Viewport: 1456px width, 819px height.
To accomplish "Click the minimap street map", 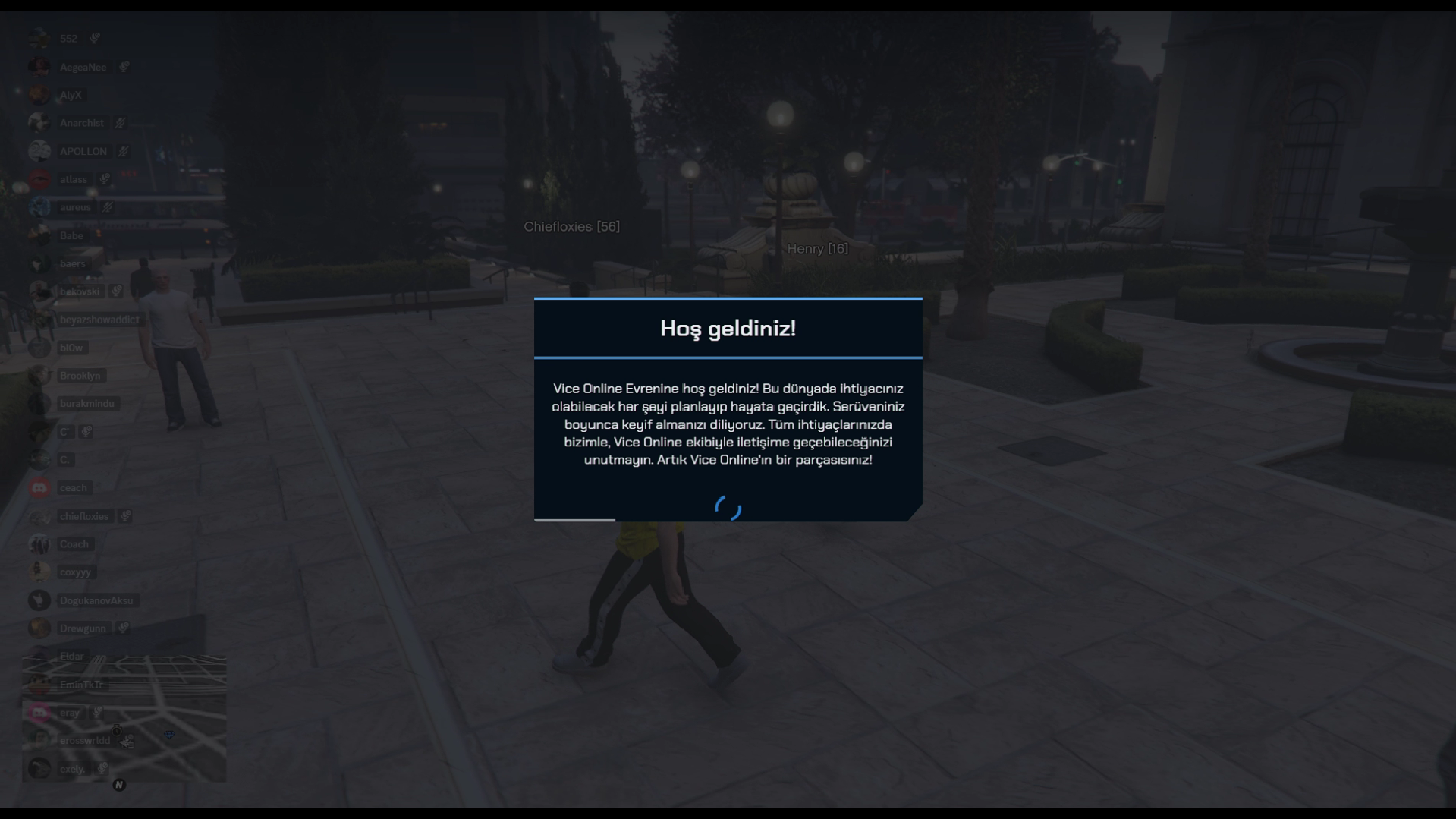I will coord(124,717).
